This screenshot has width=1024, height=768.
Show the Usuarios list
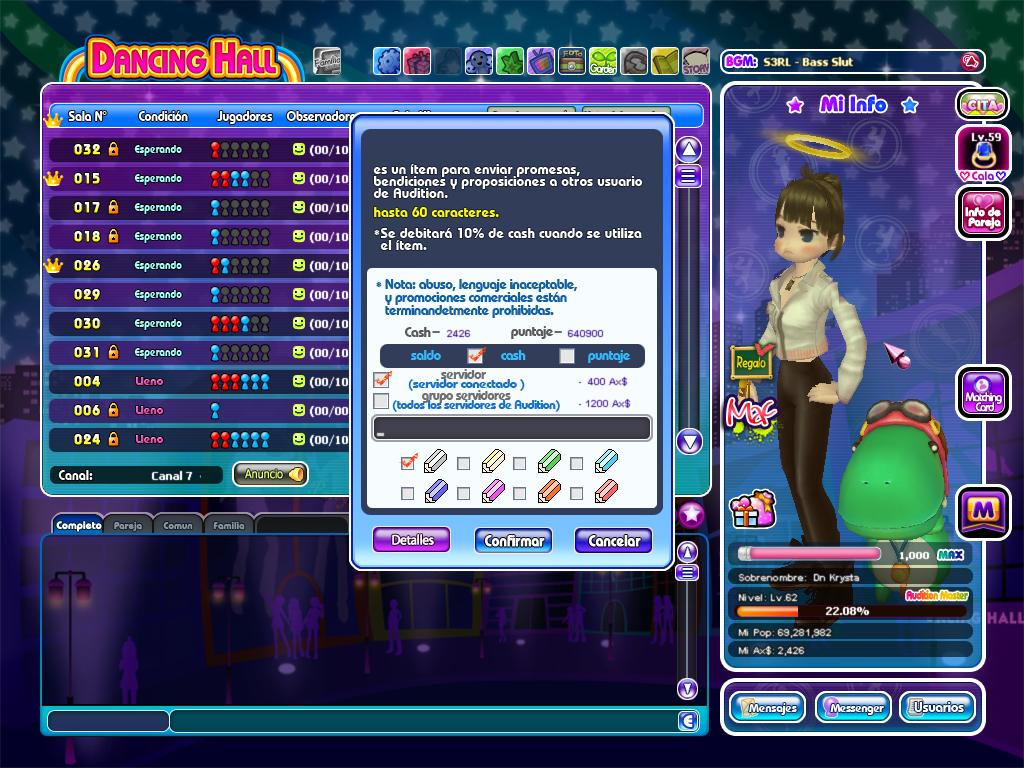(937, 707)
